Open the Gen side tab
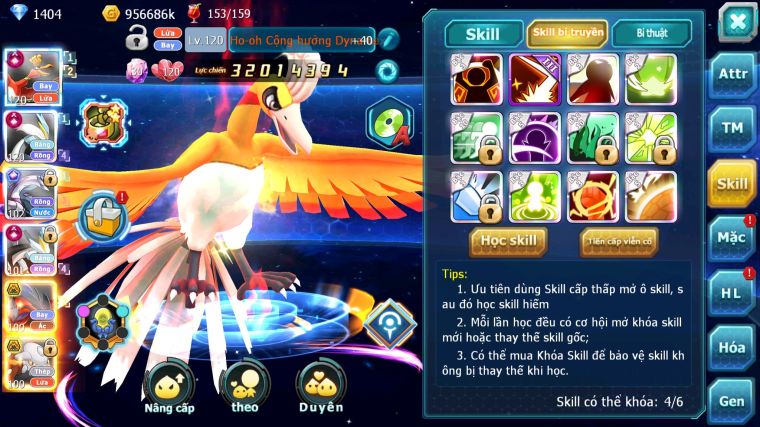 click(x=732, y=400)
